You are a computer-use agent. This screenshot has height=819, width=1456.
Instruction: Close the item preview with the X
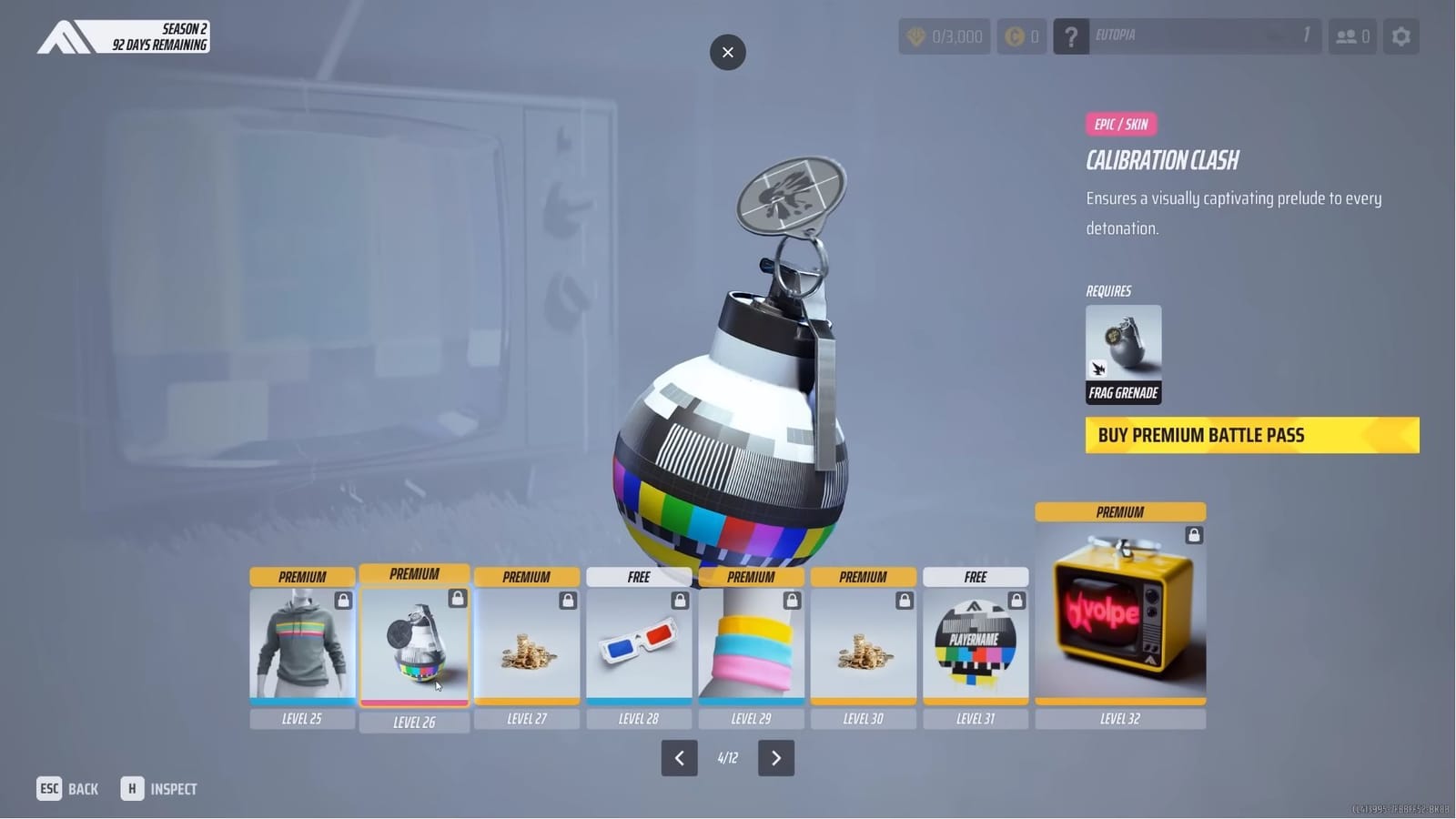(727, 52)
